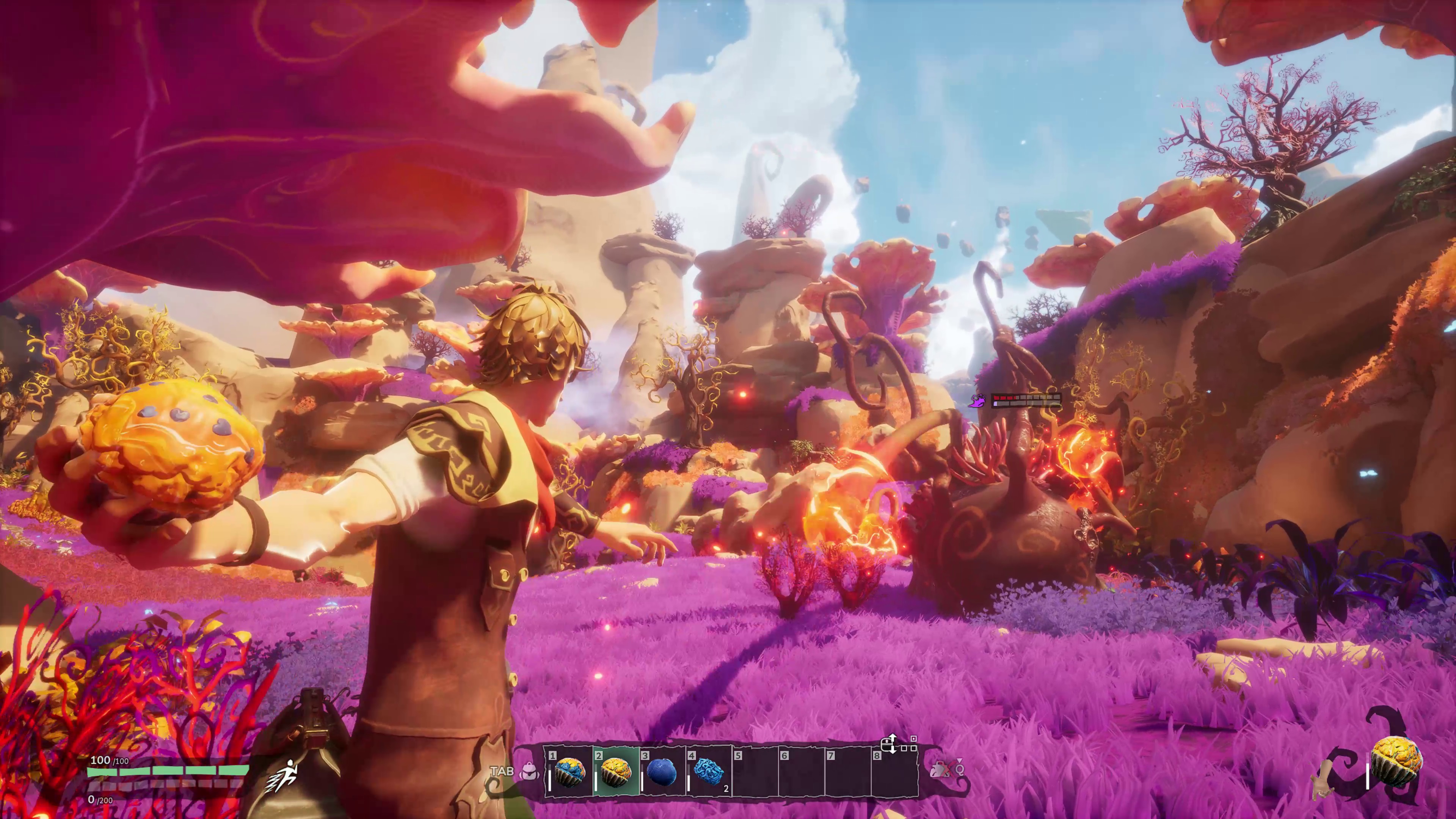The width and height of the screenshot is (1456, 819).
Task: Open the backpack inventory icon
Action: coord(530,771)
